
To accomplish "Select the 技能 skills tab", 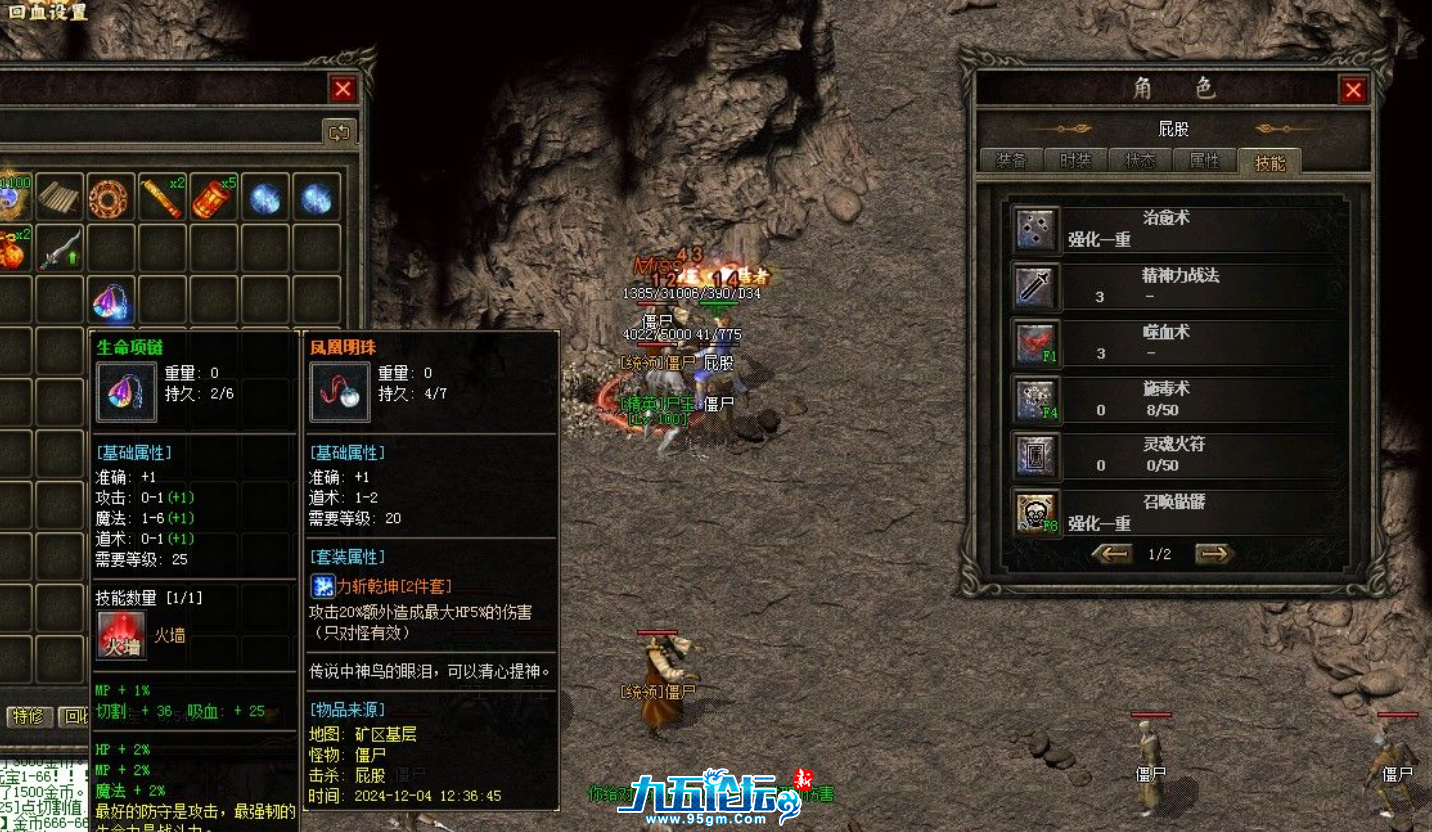I will (x=1269, y=162).
